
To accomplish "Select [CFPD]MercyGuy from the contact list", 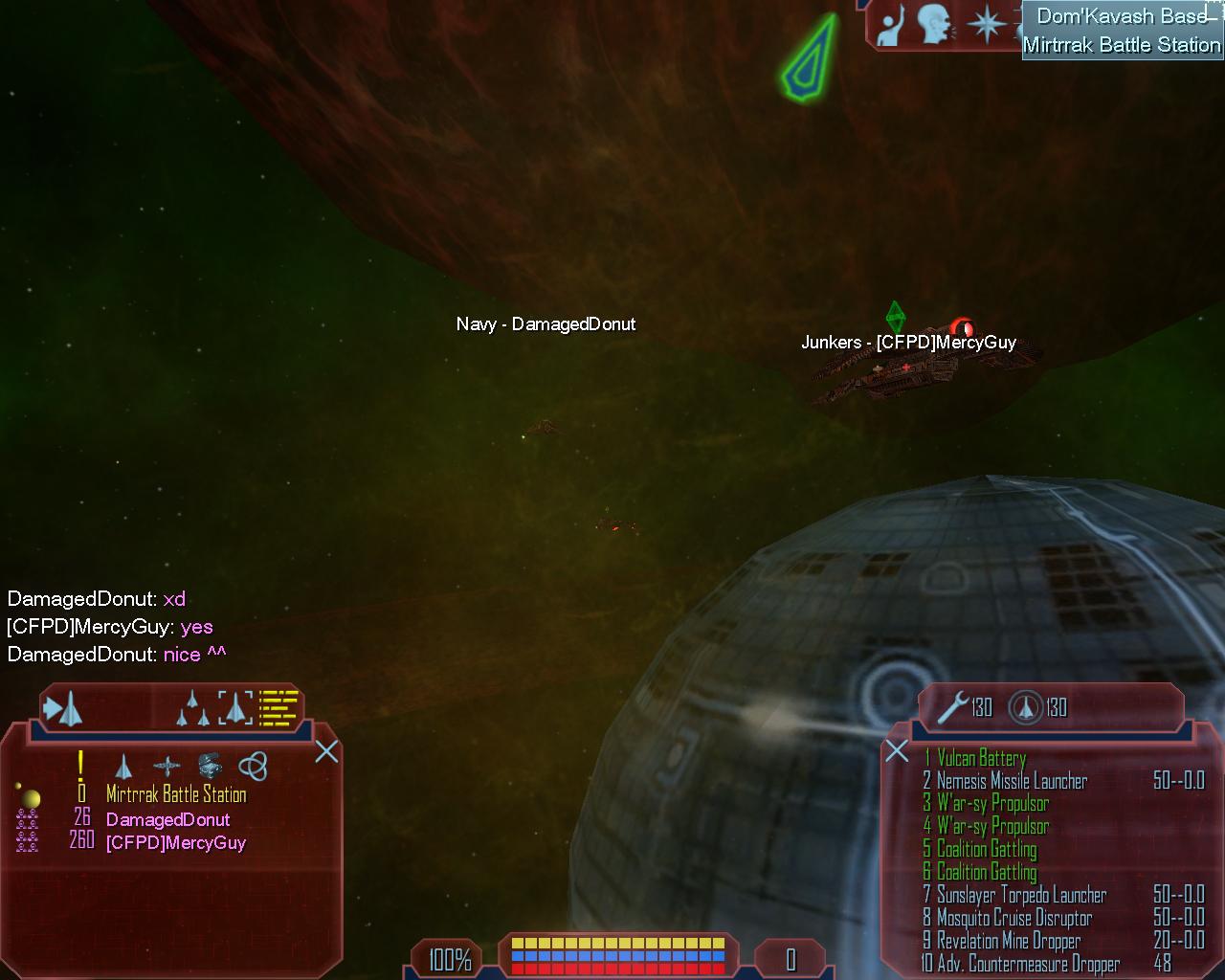I will 175,842.
